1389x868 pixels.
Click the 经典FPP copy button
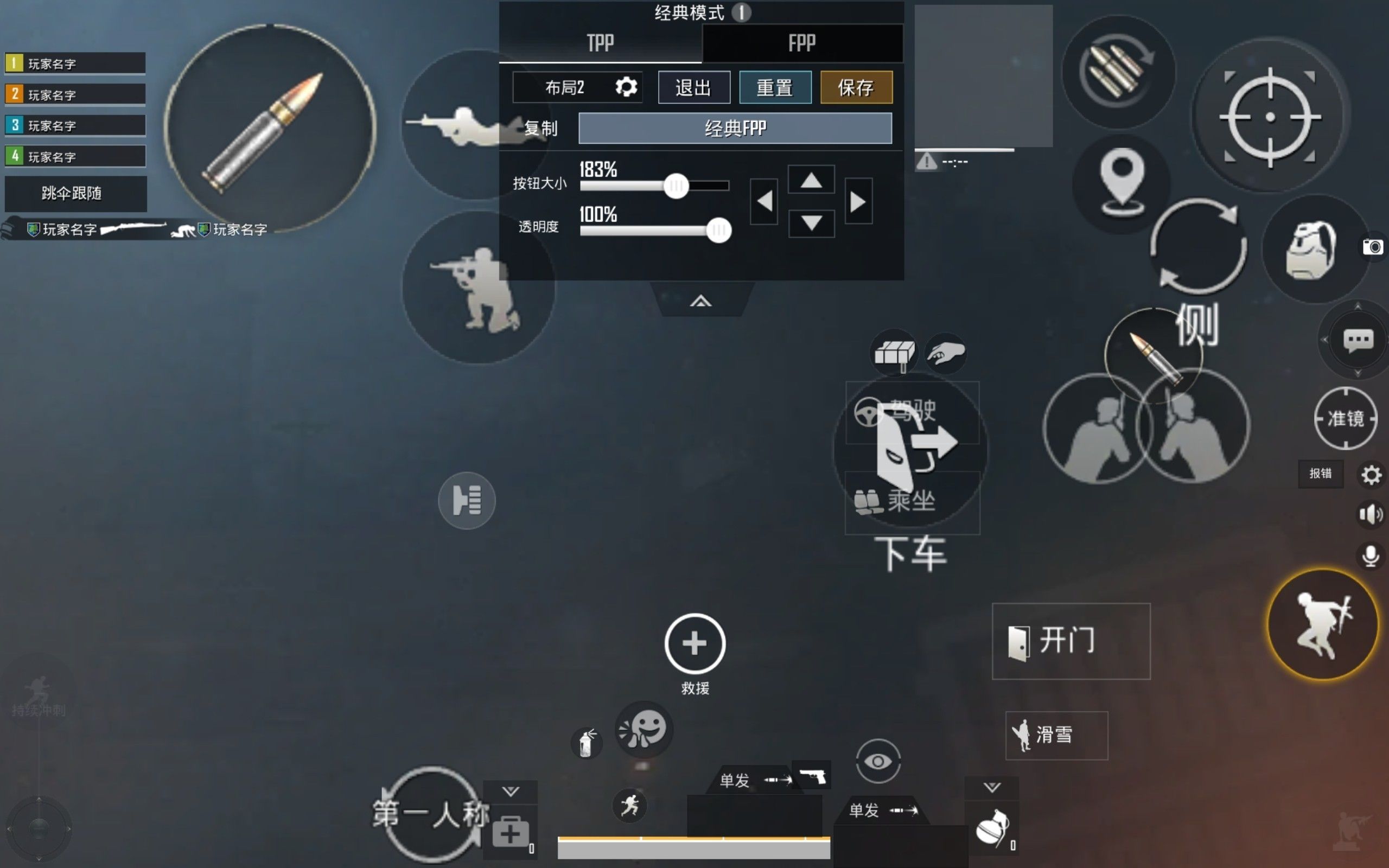[x=735, y=127]
